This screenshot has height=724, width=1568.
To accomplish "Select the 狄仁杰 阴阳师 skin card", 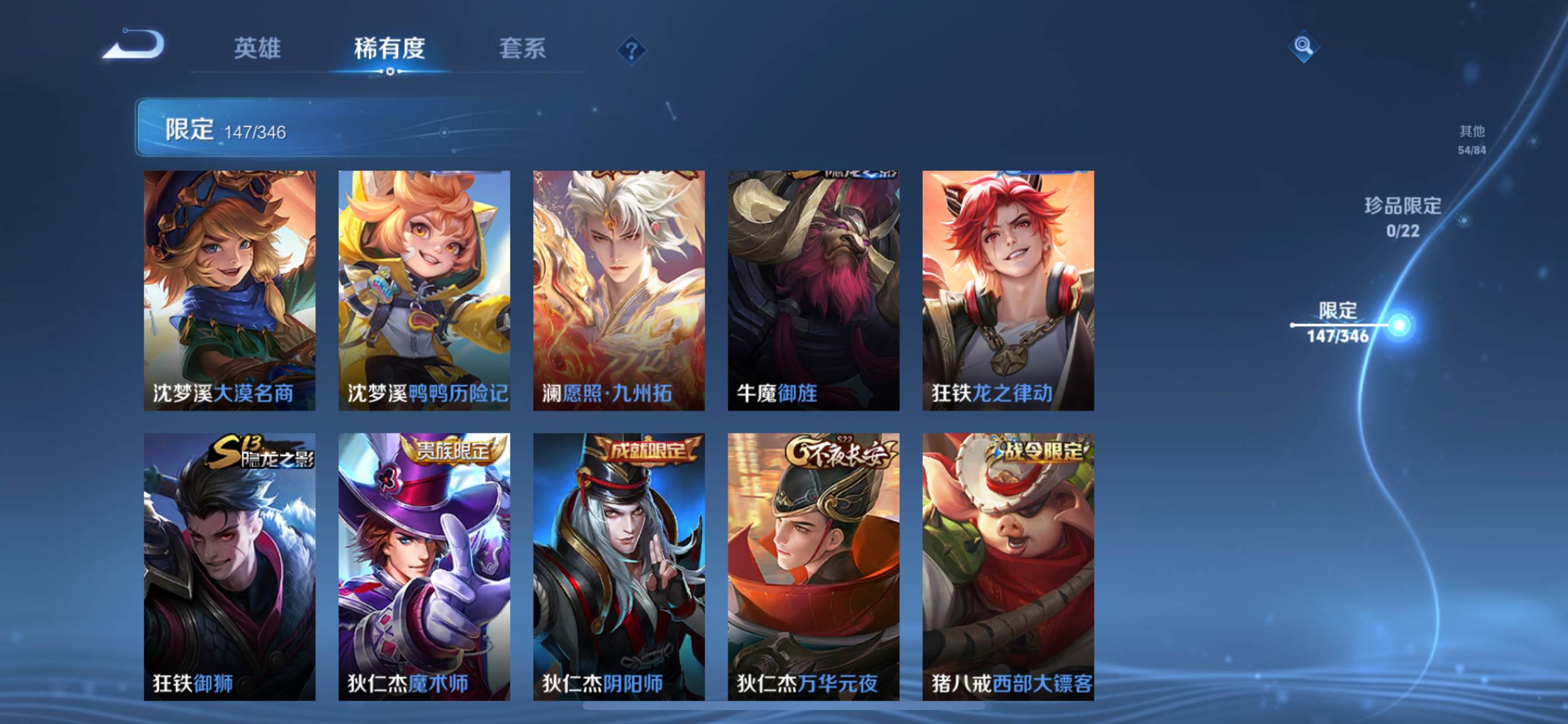I will click(619, 567).
